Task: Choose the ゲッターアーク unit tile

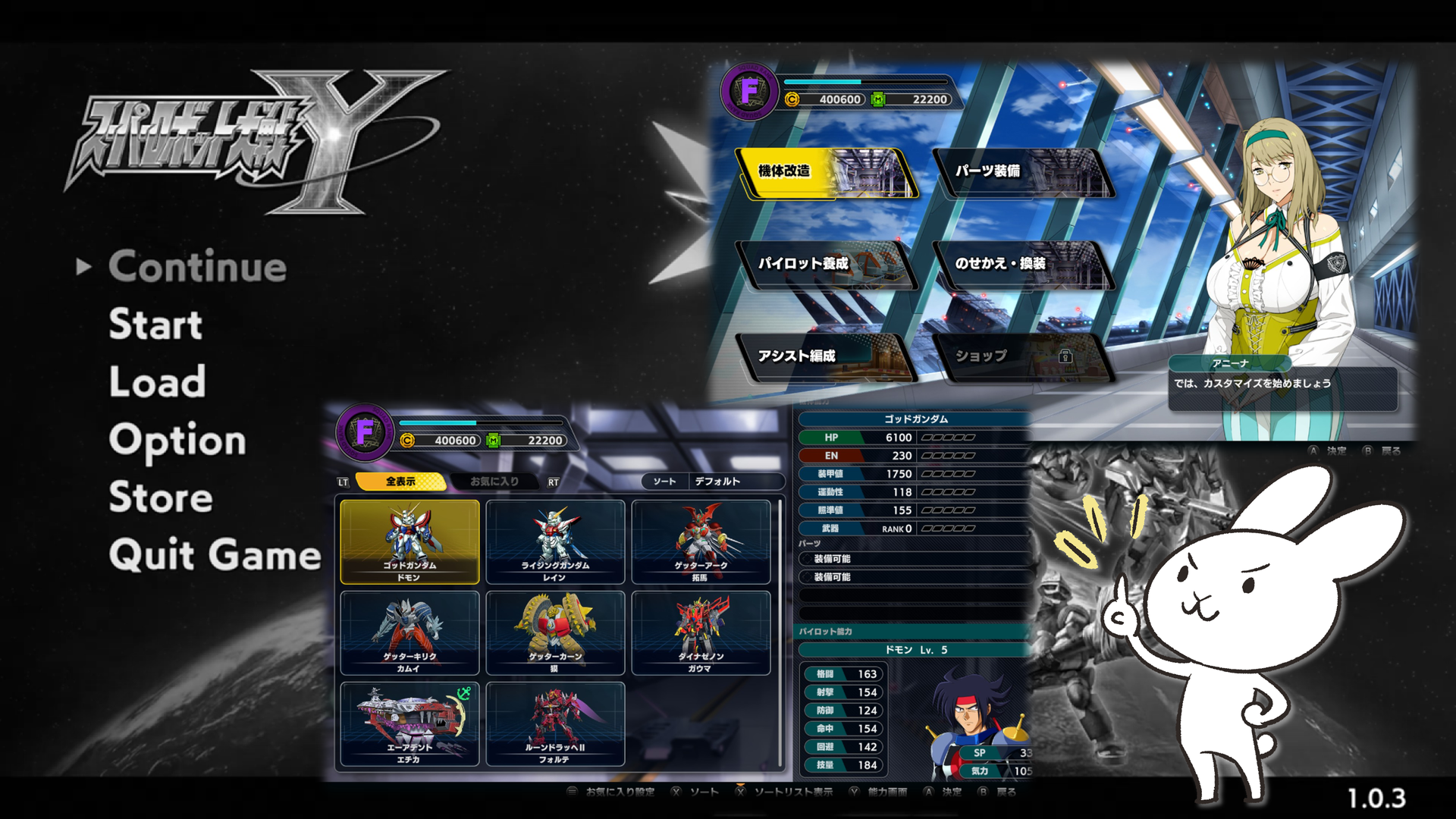Action: pyautogui.click(x=701, y=541)
